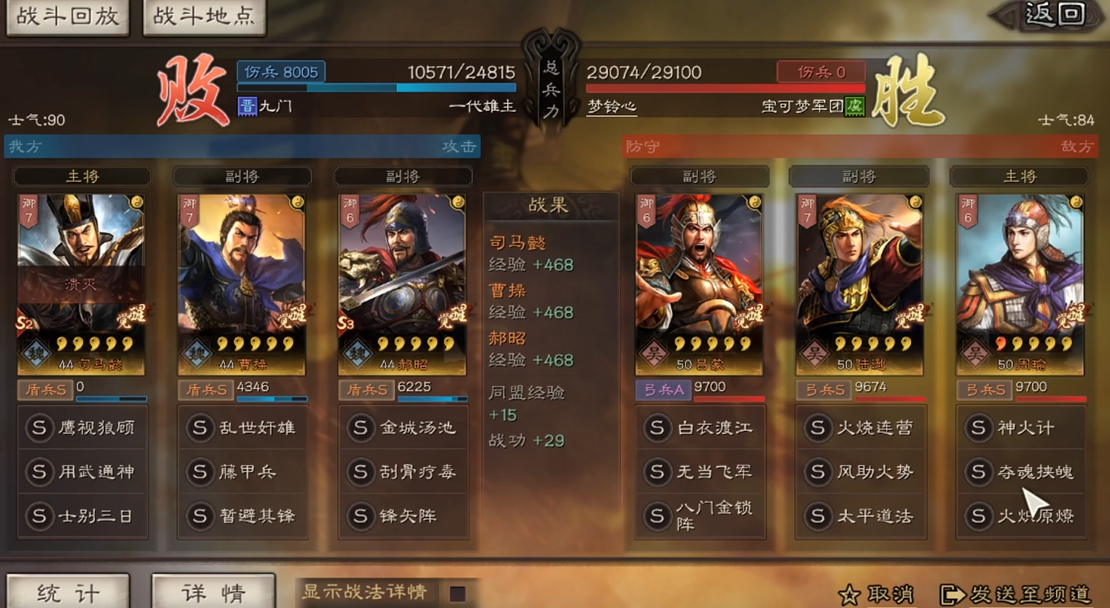Screen dimensions: 1110x608
Task: Open the 统计 statistics panel
Action: coord(67,592)
